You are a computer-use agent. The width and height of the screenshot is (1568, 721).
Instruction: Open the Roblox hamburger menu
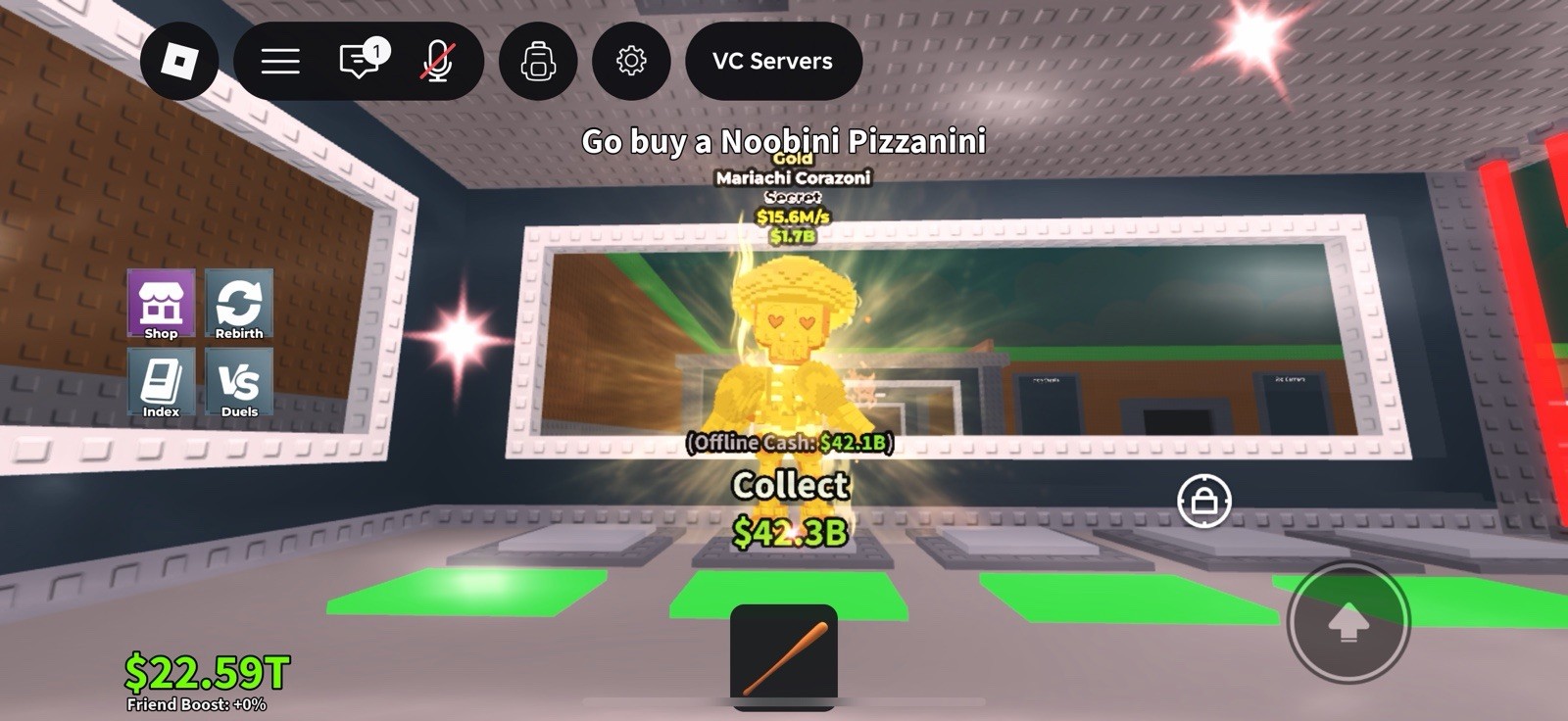pyautogui.click(x=279, y=61)
